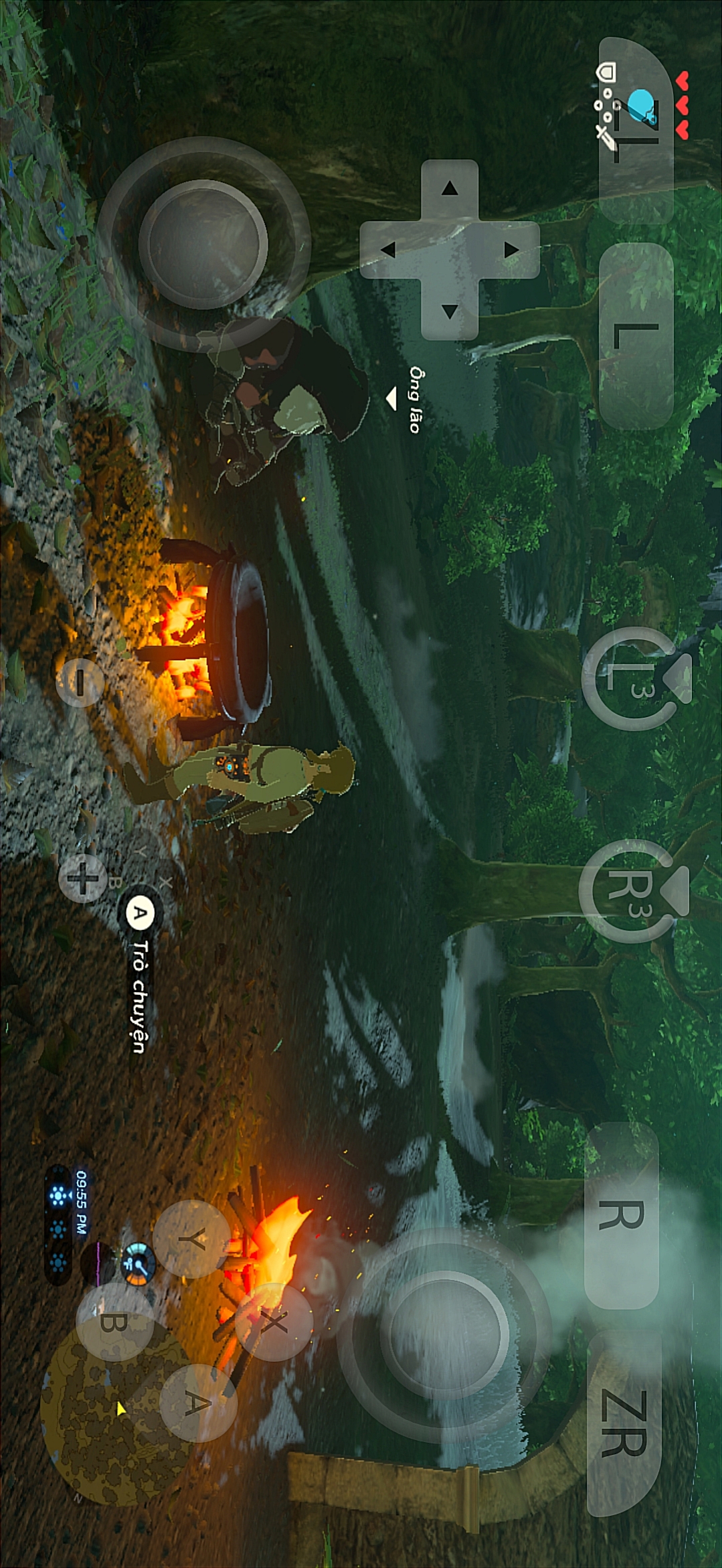722x1568 pixels.
Task: Click the D-pad arrow pointing left
Action: (x=450, y=189)
